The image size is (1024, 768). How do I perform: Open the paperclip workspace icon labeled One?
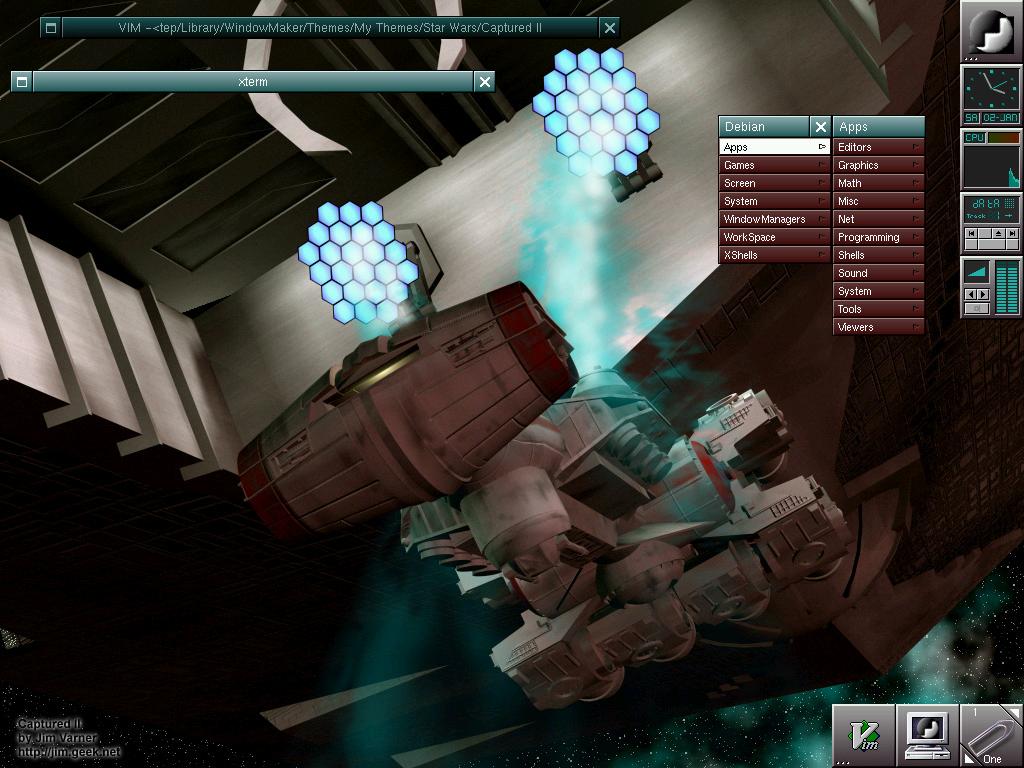[x=991, y=736]
